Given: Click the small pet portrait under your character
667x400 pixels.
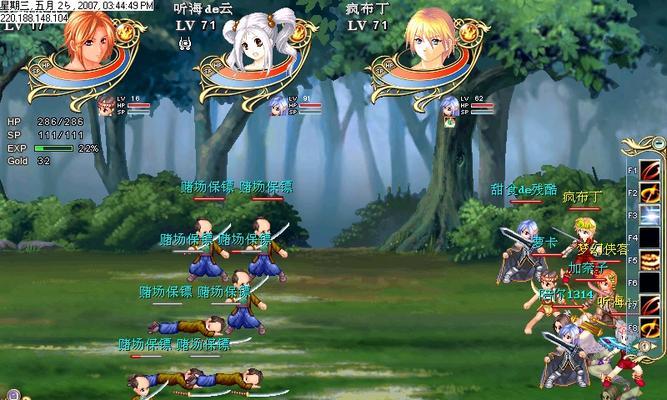Looking at the screenshot, I should click(106, 105).
